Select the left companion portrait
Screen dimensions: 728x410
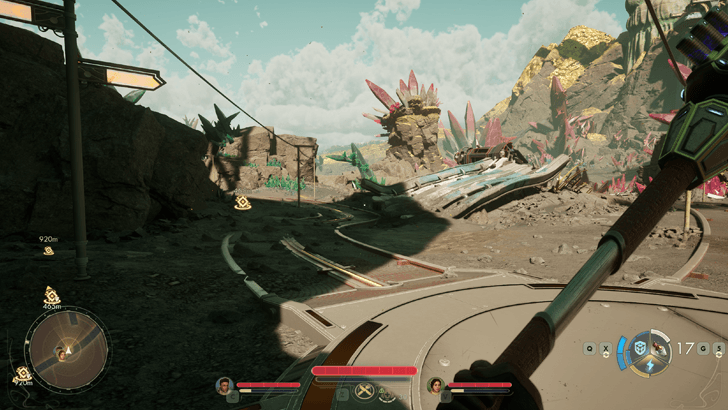click(225, 385)
